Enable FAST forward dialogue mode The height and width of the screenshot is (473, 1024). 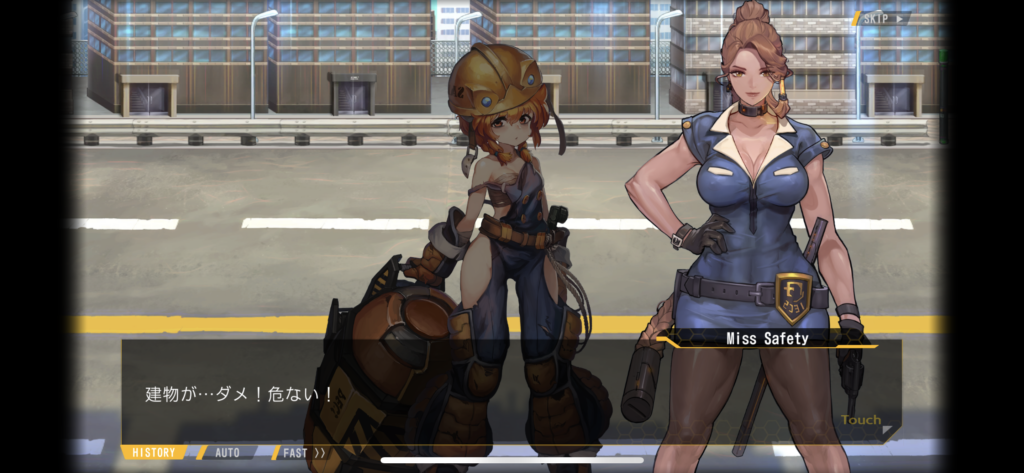click(302, 453)
